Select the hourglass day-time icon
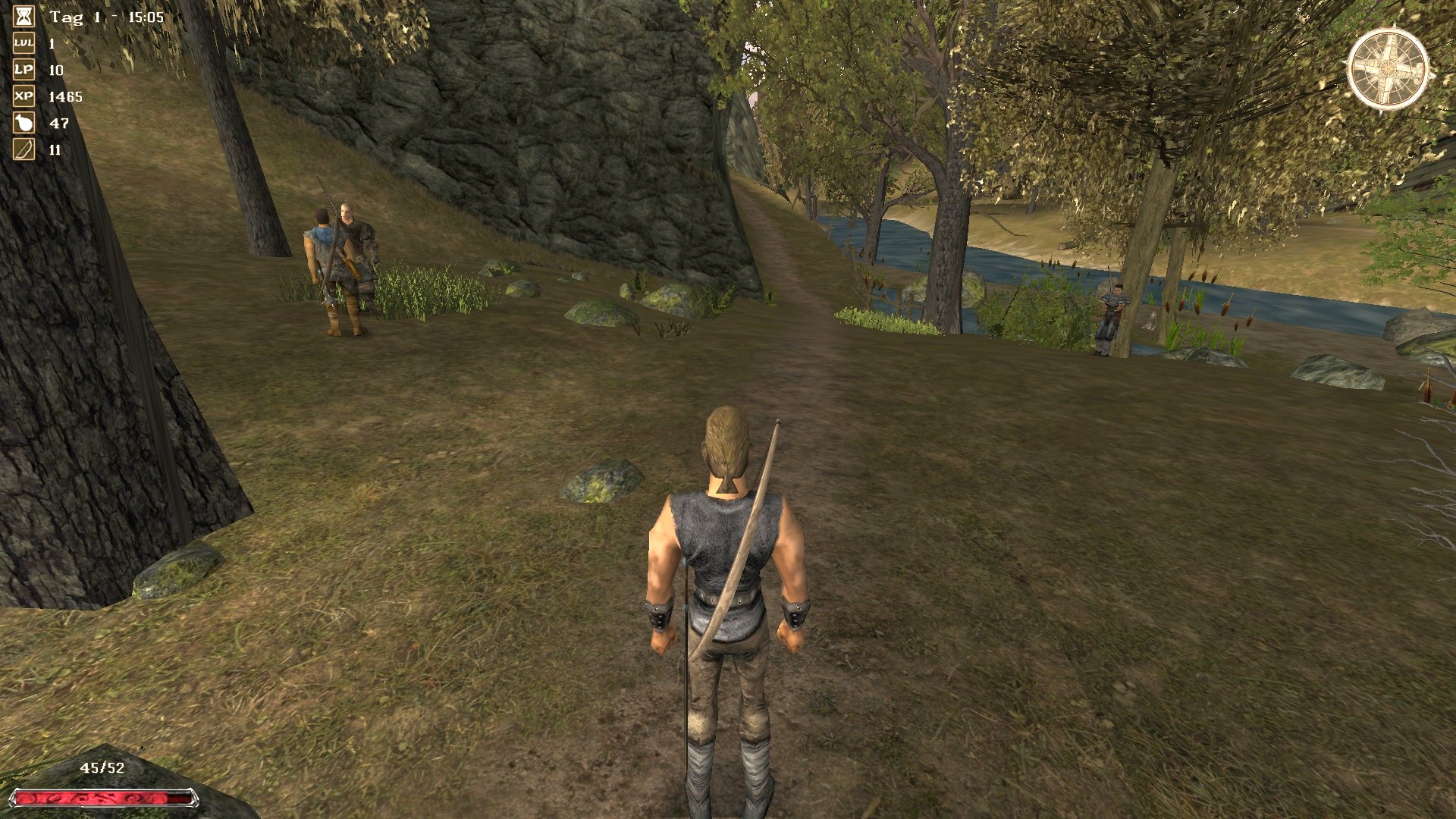 pyautogui.click(x=24, y=17)
